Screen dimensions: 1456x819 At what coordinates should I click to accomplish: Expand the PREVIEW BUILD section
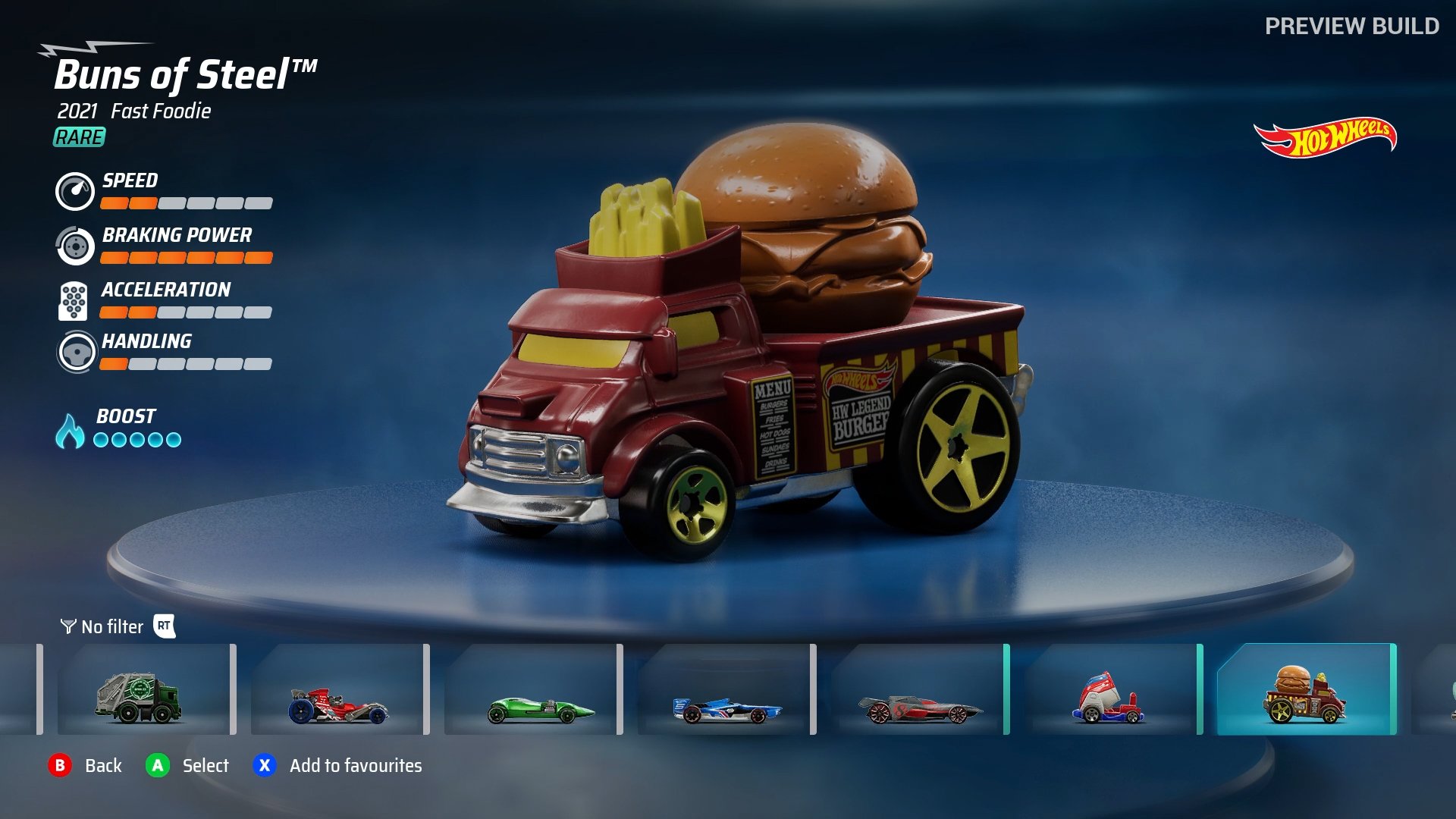(1354, 25)
